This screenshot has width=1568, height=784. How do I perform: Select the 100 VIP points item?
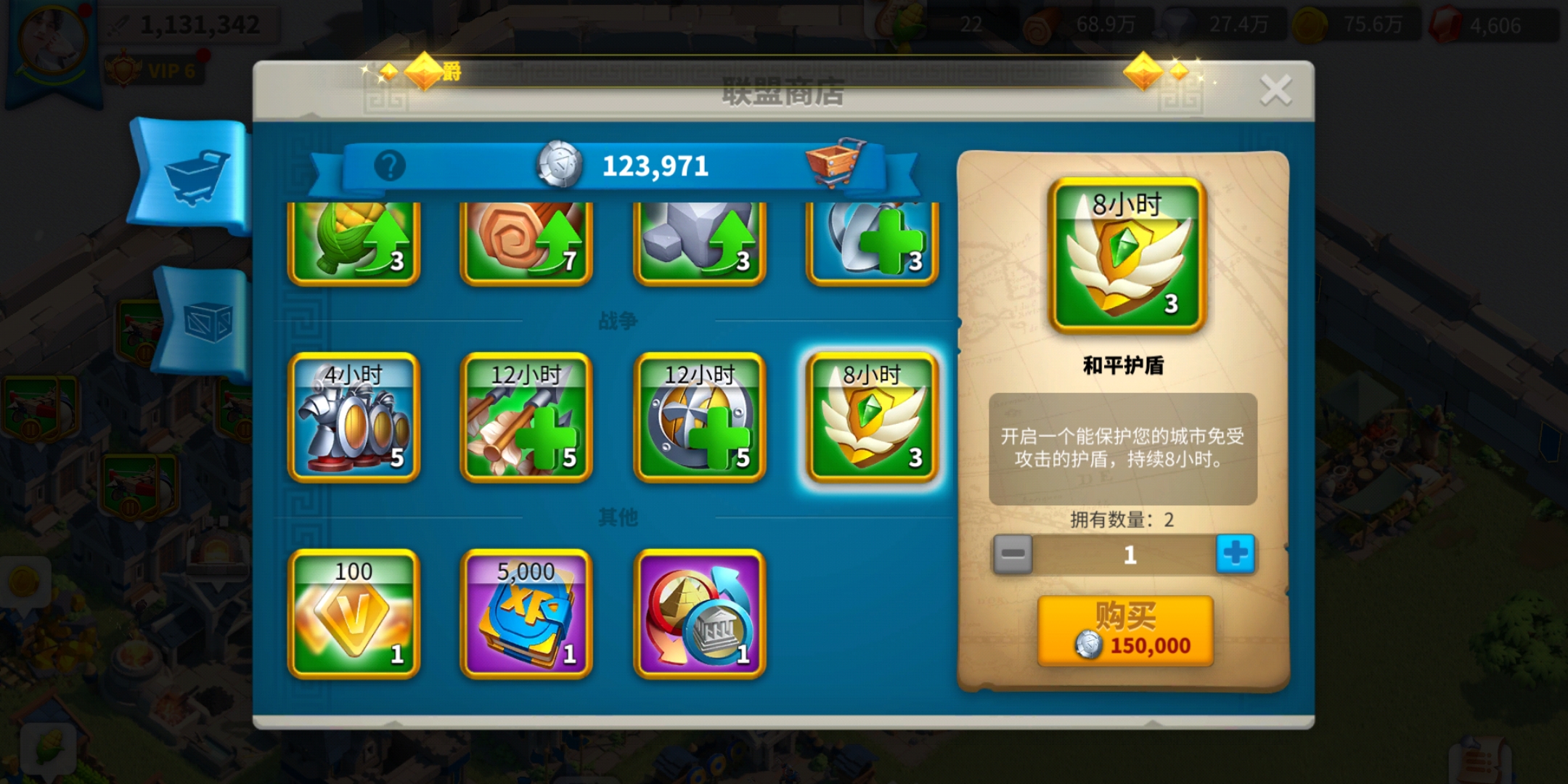point(354,614)
